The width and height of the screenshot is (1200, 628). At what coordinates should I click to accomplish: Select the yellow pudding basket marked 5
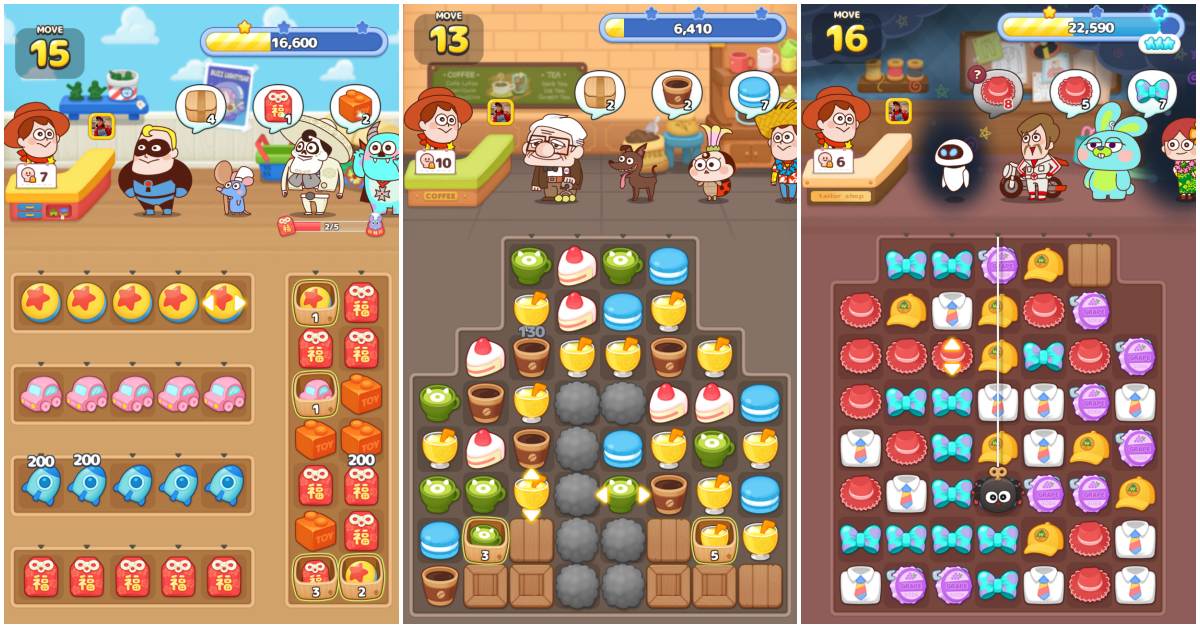(714, 539)
